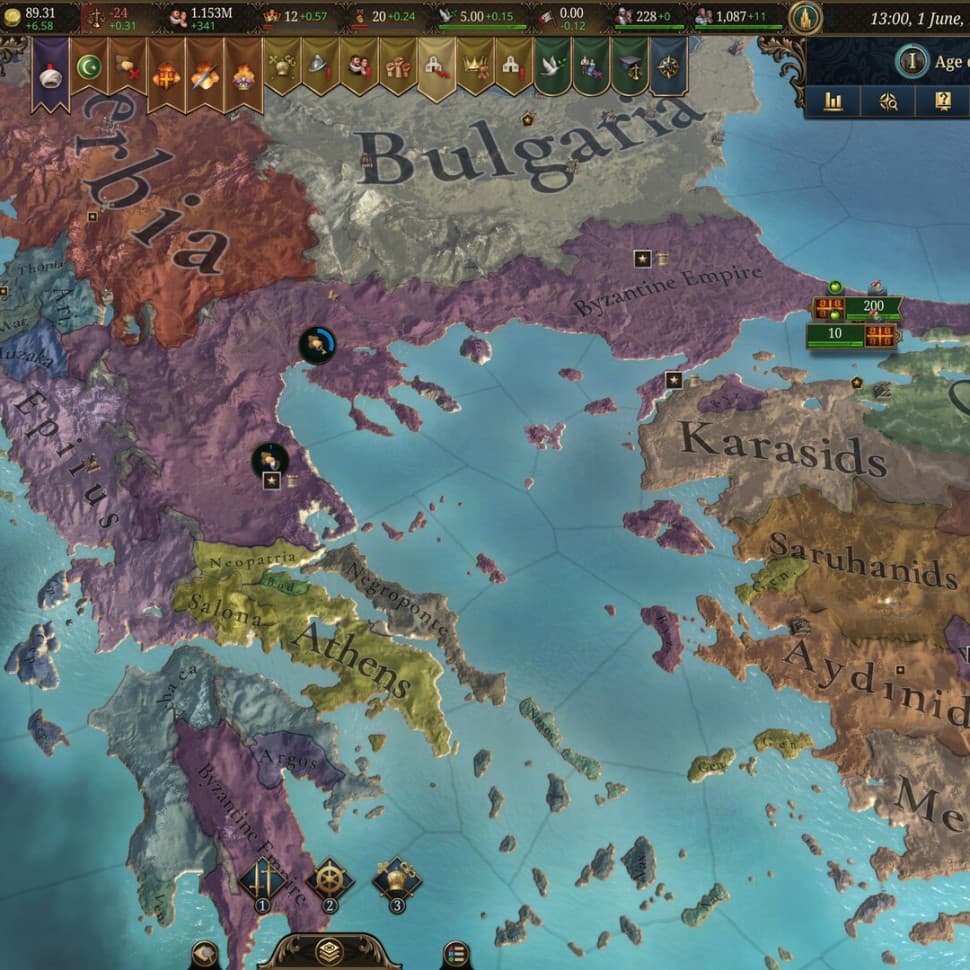Open the compass rose banner

pyautogui.click(x=667, y=68)
